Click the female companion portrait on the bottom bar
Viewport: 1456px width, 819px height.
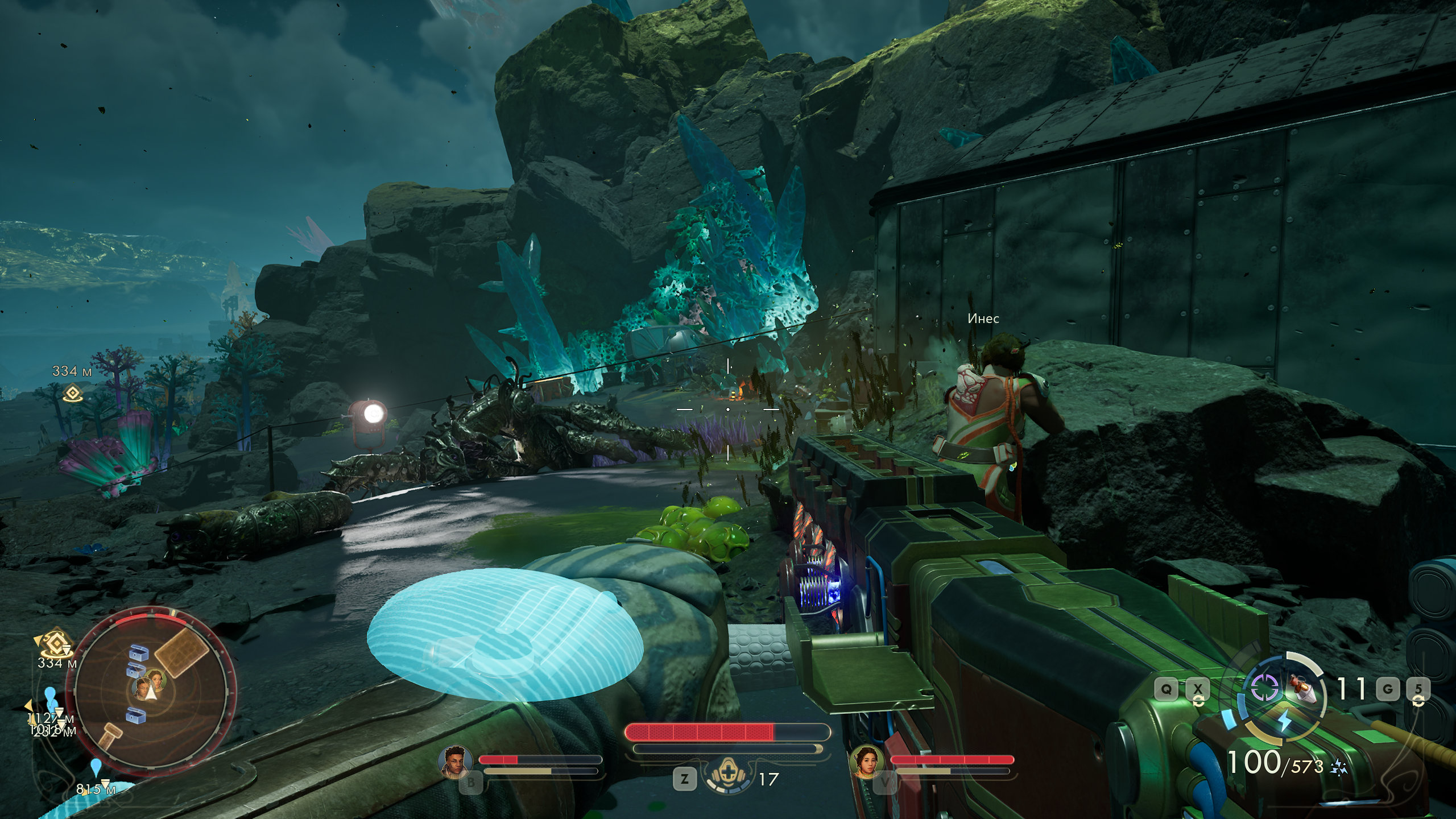click(866, 761)
